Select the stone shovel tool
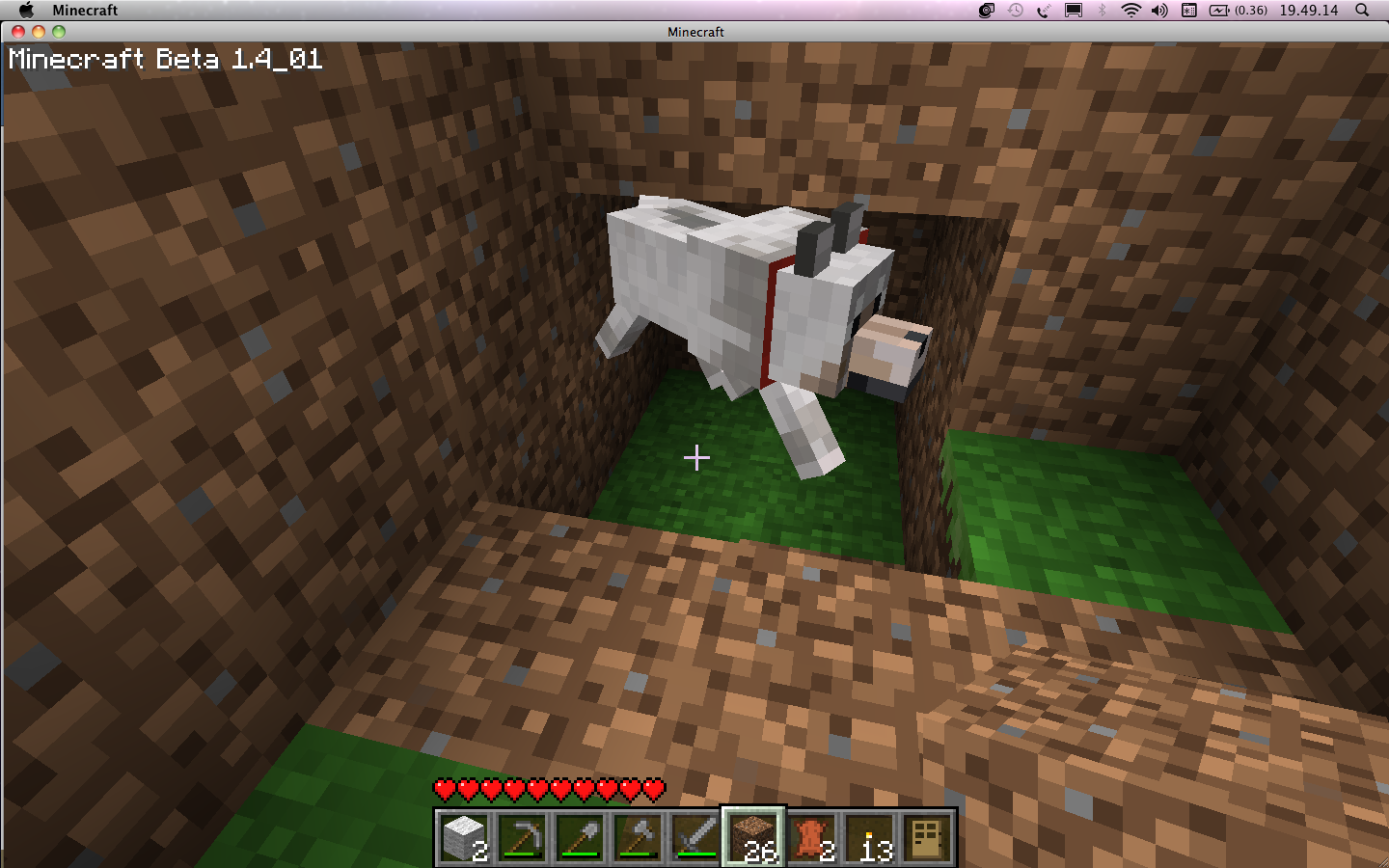 579,837
